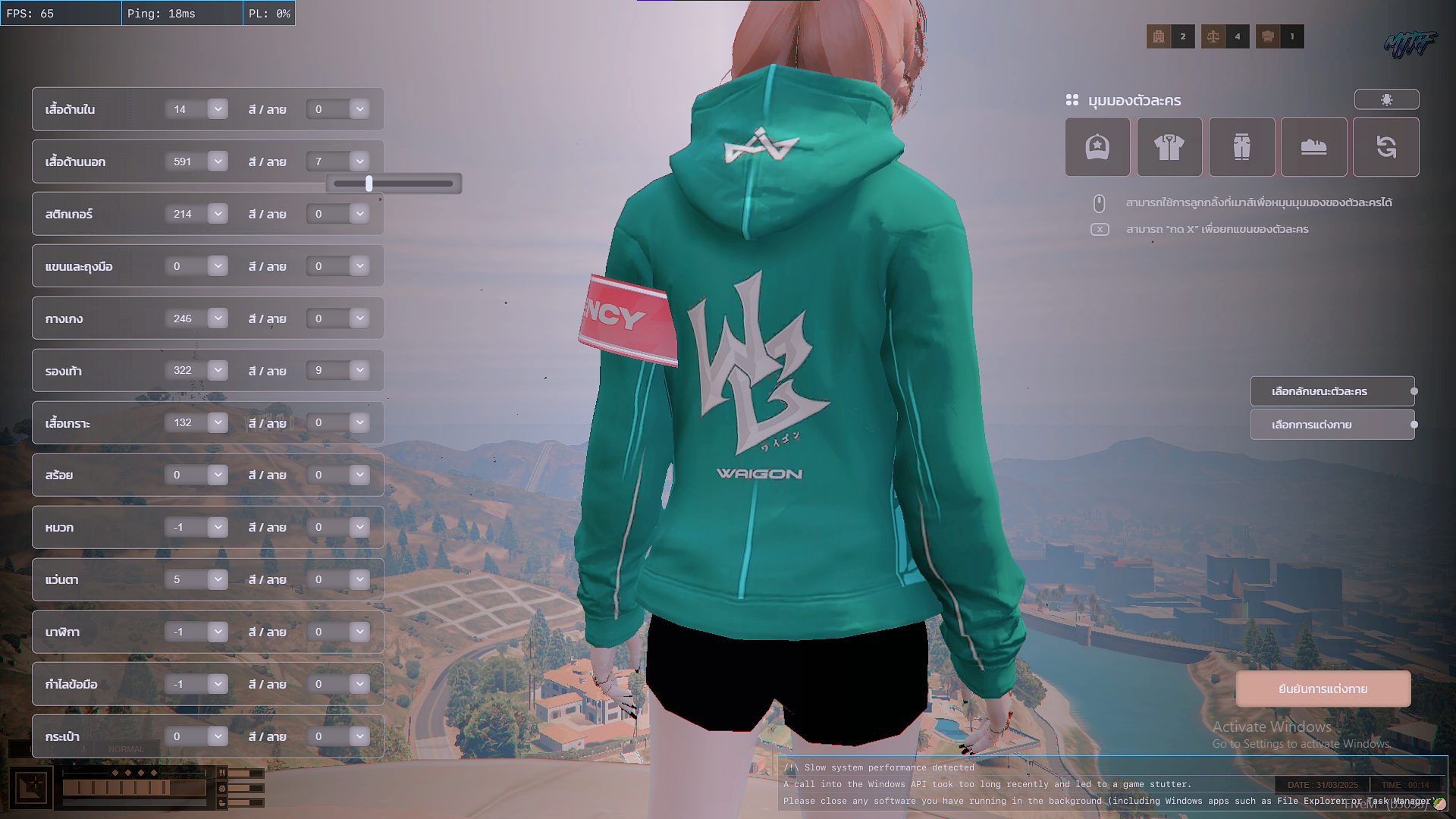The width and height of the screenshot is (1456, 819).
Task: Open the แว่นตา item dropdown
Action: 218,579
